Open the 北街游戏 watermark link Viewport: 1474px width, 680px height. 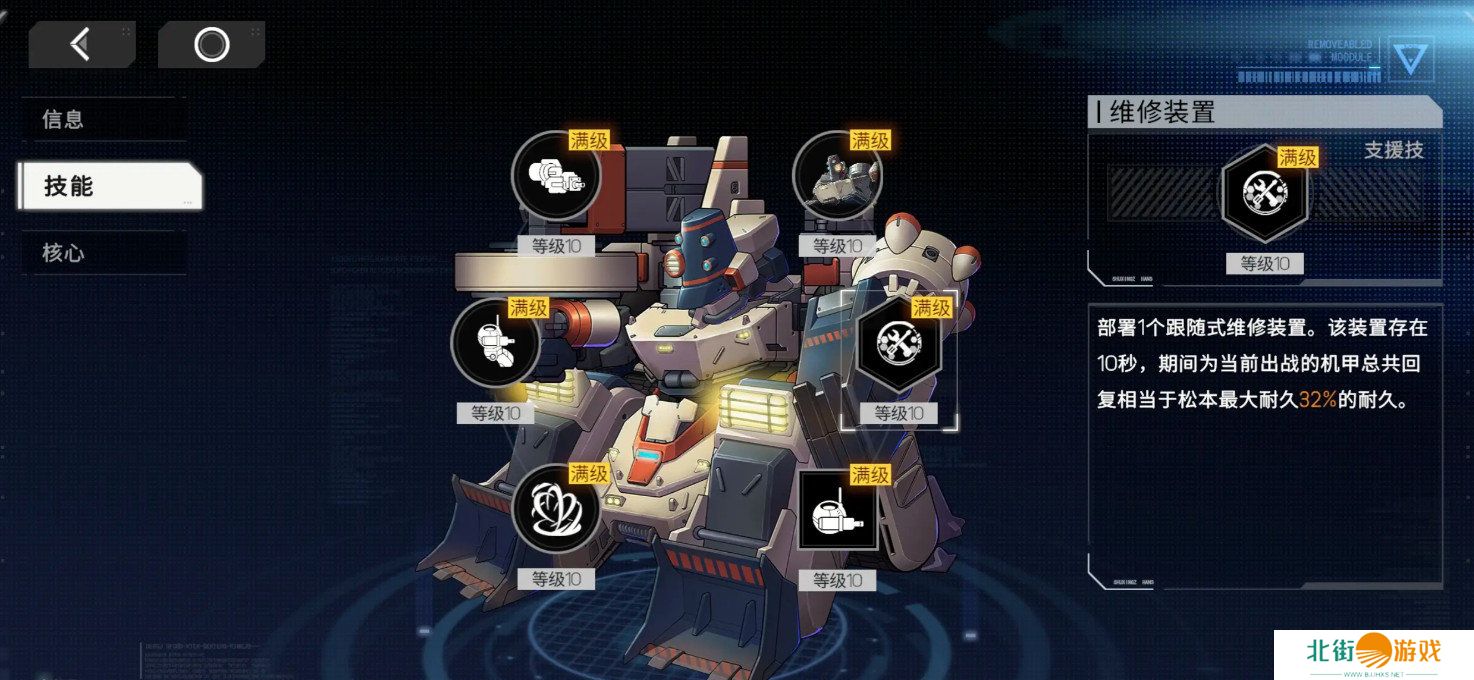click(1373, 654)
